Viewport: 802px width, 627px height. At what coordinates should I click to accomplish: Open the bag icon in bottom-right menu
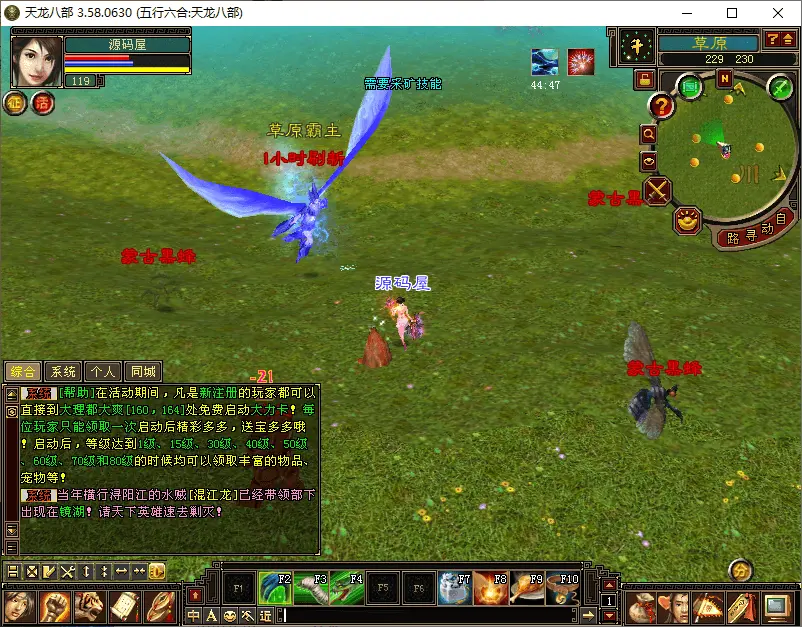coord(641,606)
